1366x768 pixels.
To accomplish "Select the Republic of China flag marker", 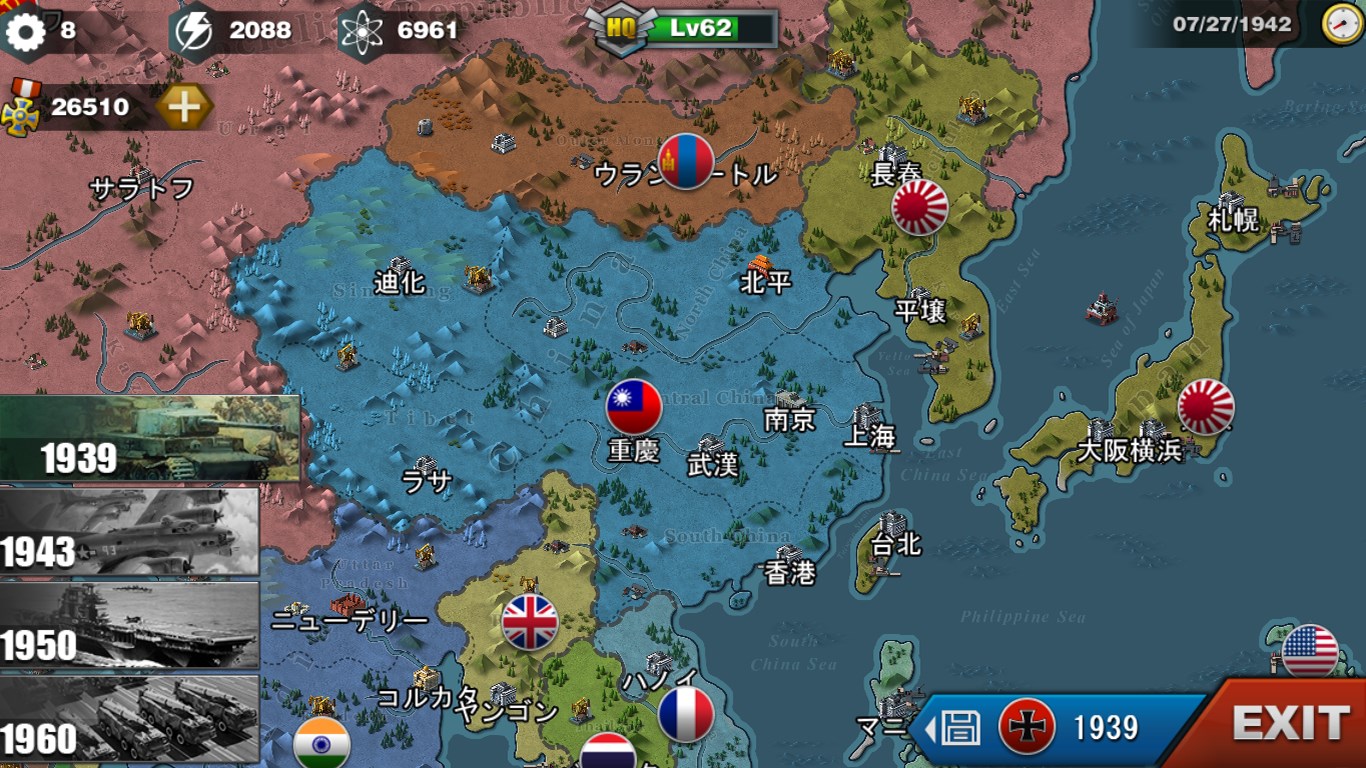I will pos(634,407).
